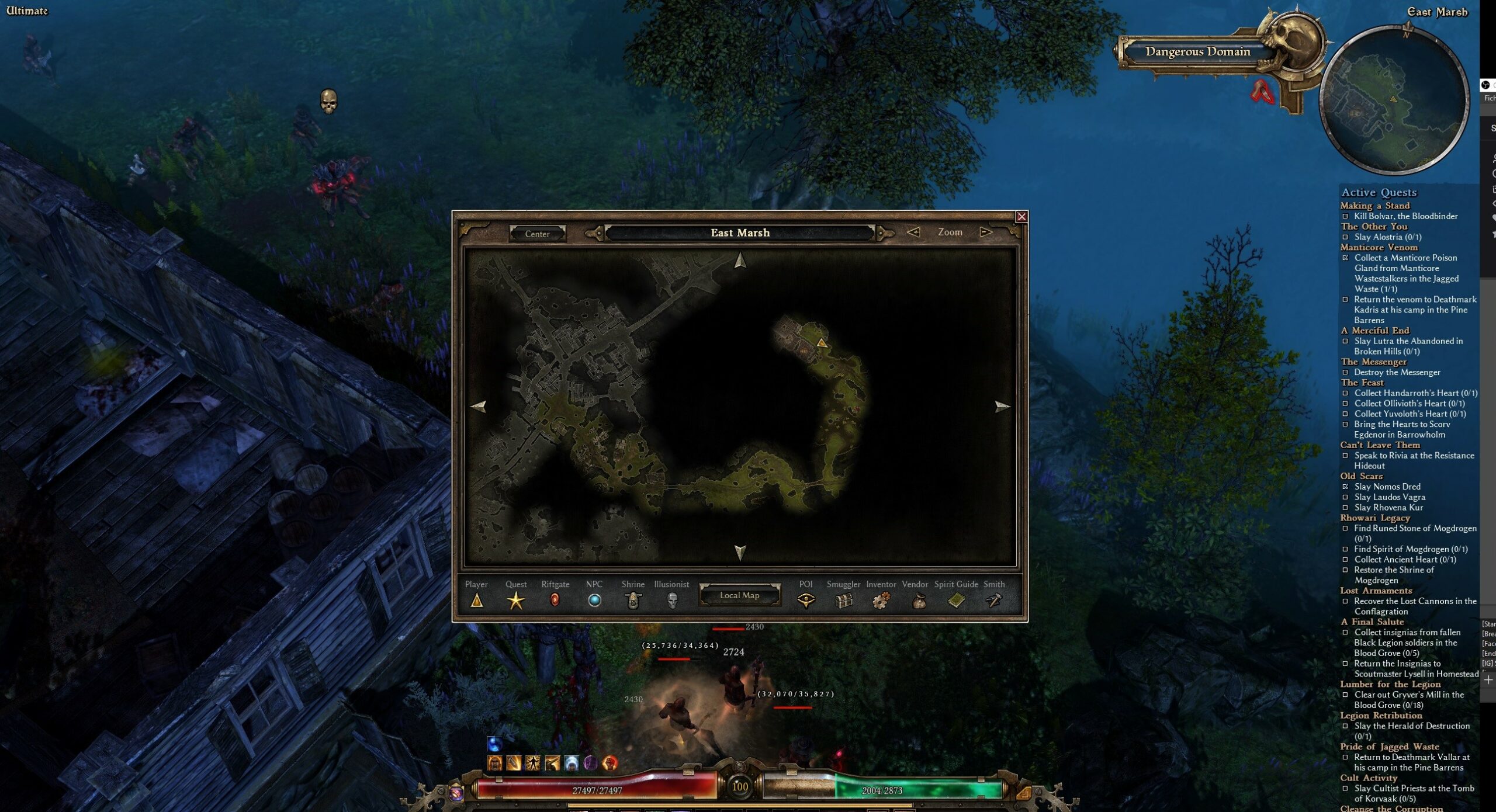The height and width of the screenshot is (812, 1496).
Task: Toggle the Quest star legend icon
Action: point(515,600)
